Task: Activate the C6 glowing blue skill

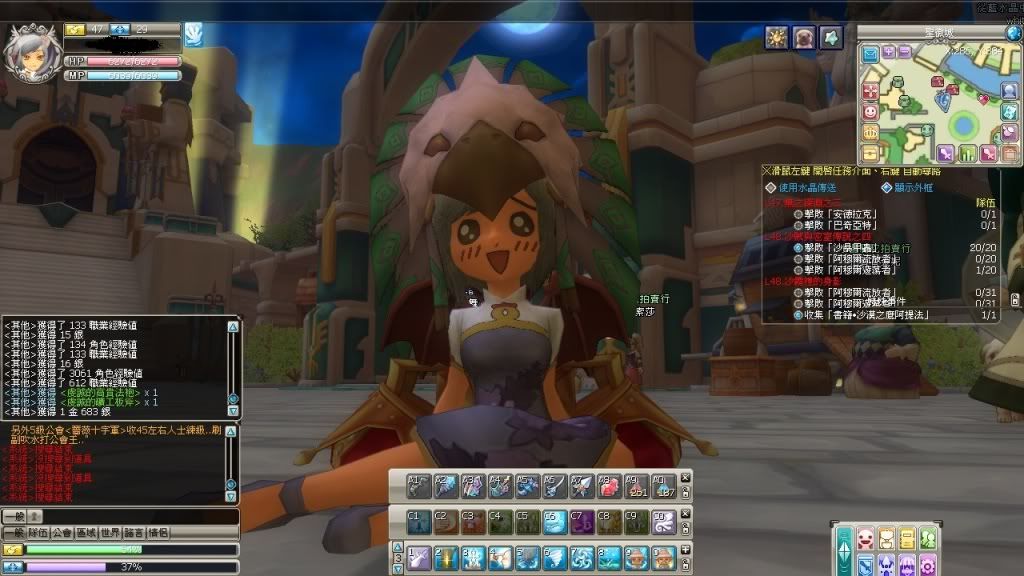Action: [x=554, y=522]
